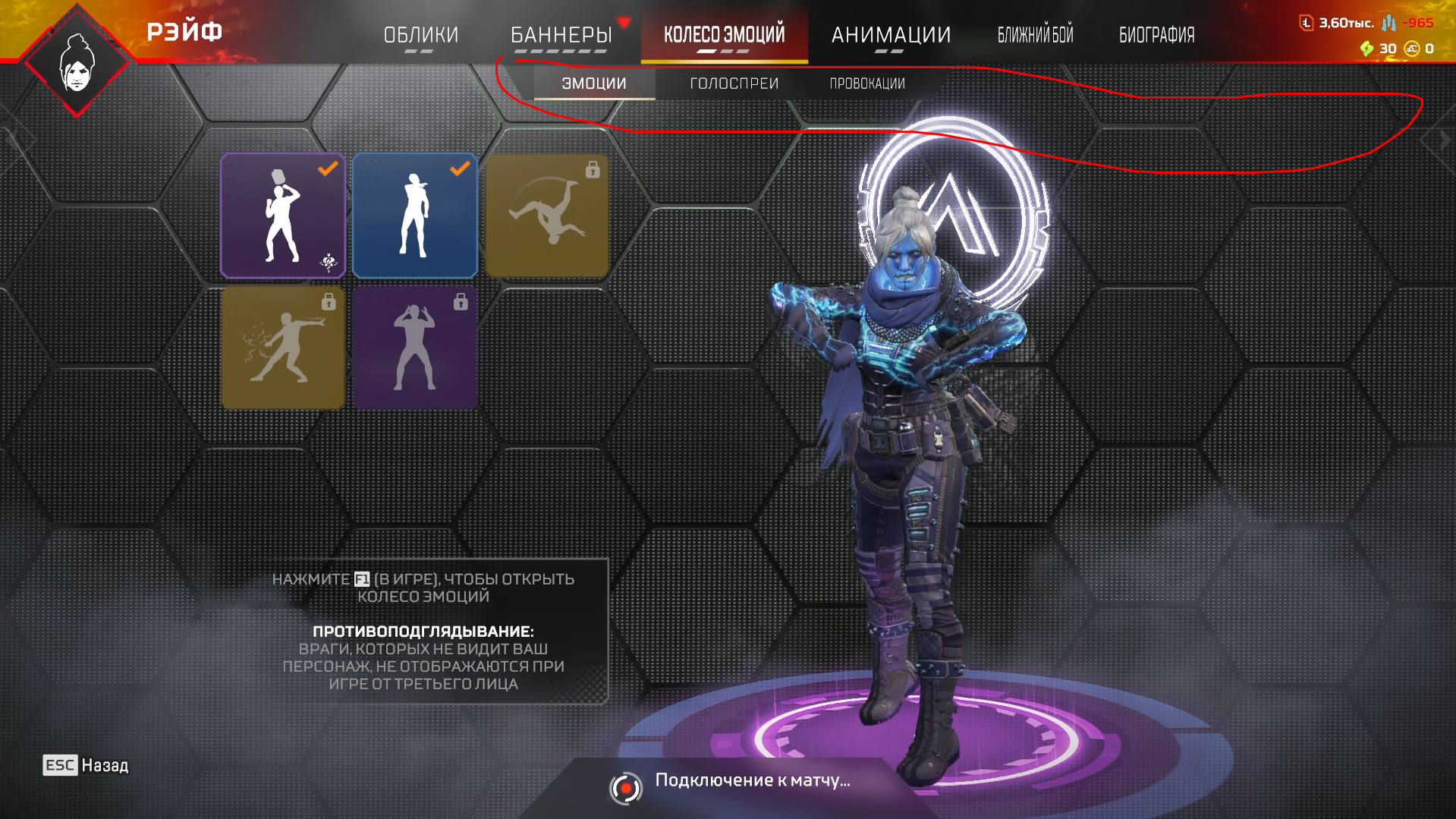Switch to the Голоспреи sub-tab
The image size is (1456, 819).
734,83
